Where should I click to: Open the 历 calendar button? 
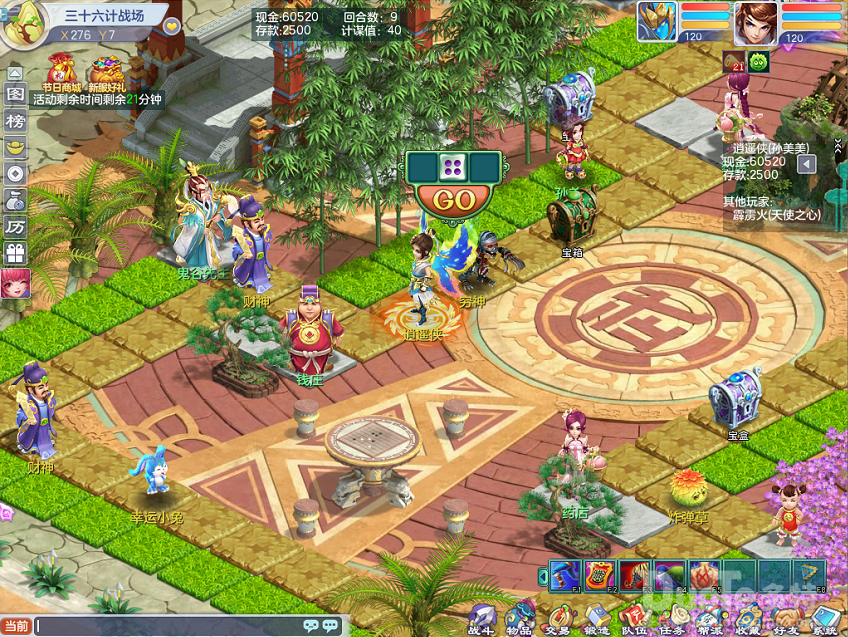point(15,226)
